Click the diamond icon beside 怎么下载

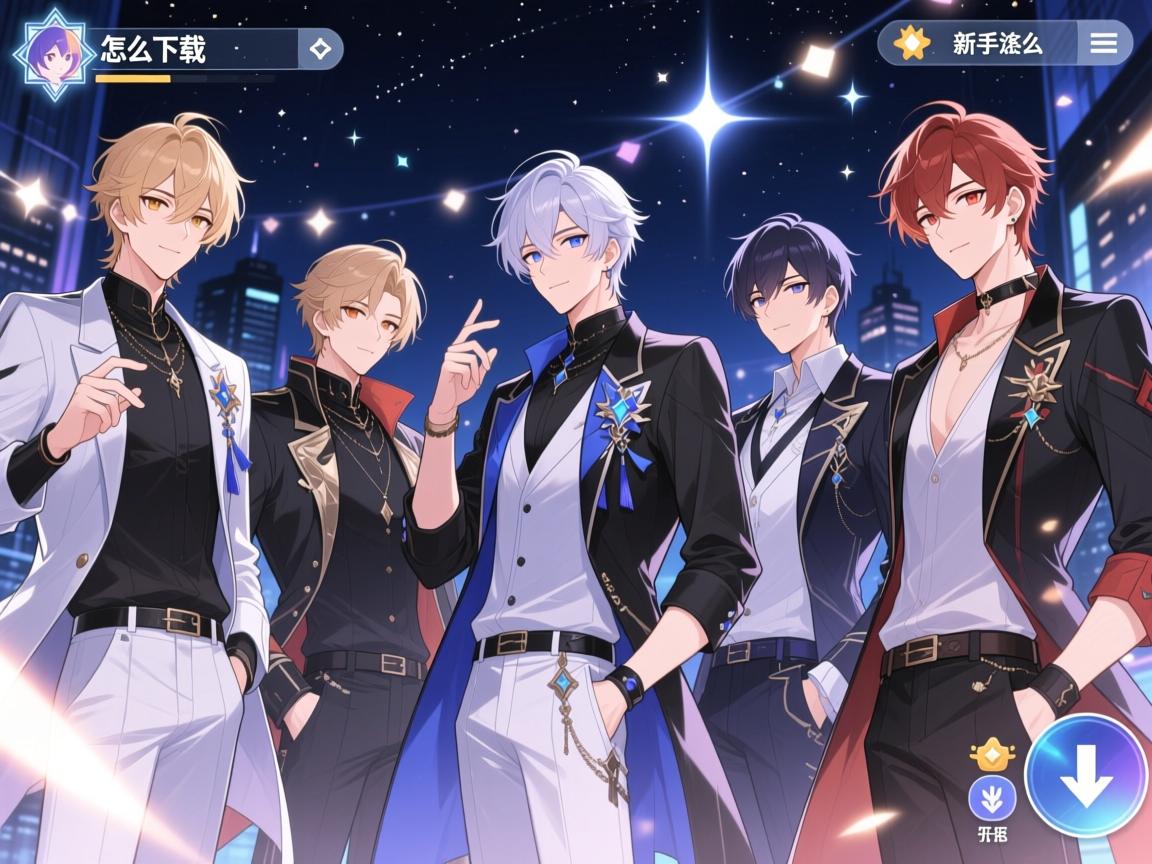[x=320, y=48]
